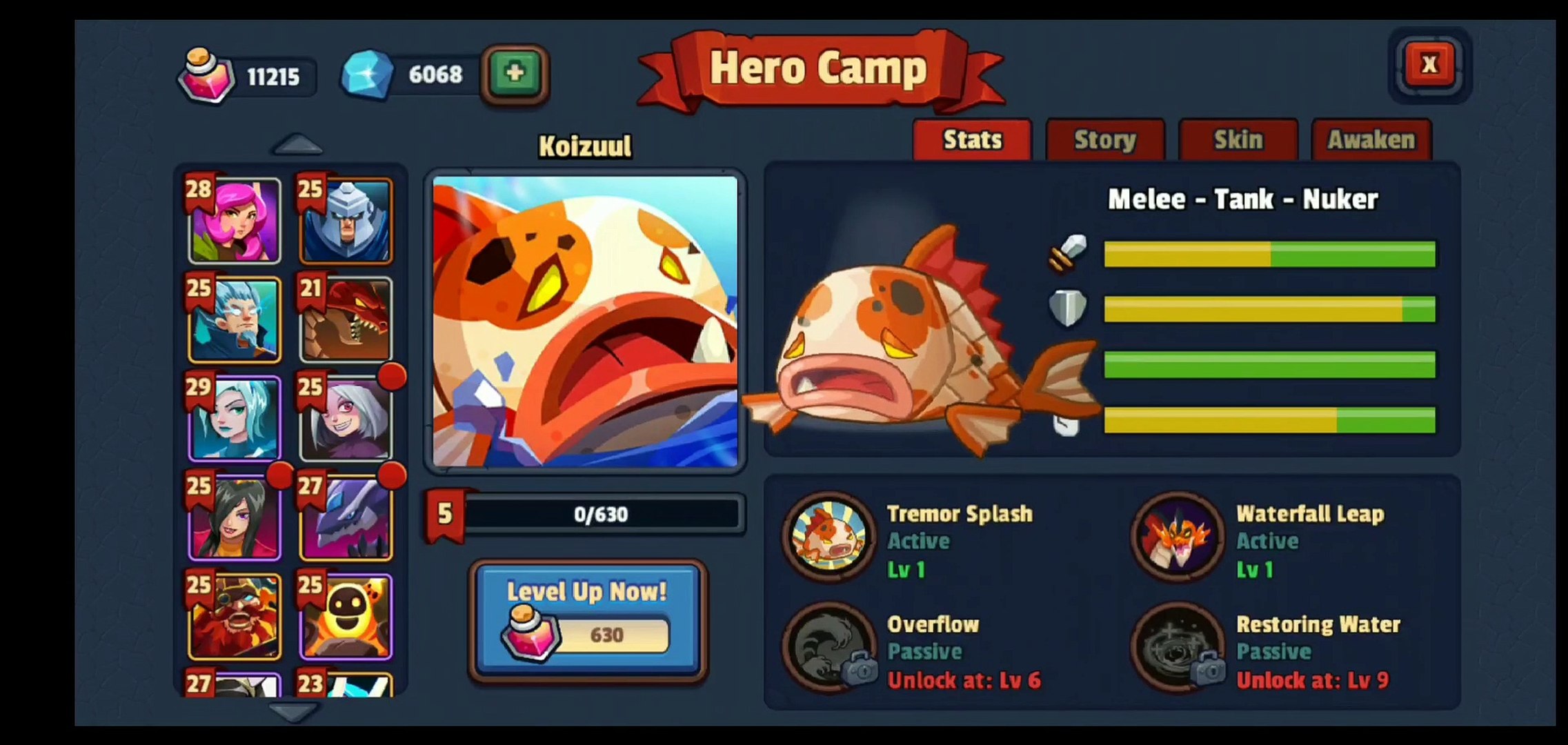Image resolution: width=1568 pixels, height=745 pixels.
Task: Pick the purple dragon level 27 hero
Action: point(346,517)
